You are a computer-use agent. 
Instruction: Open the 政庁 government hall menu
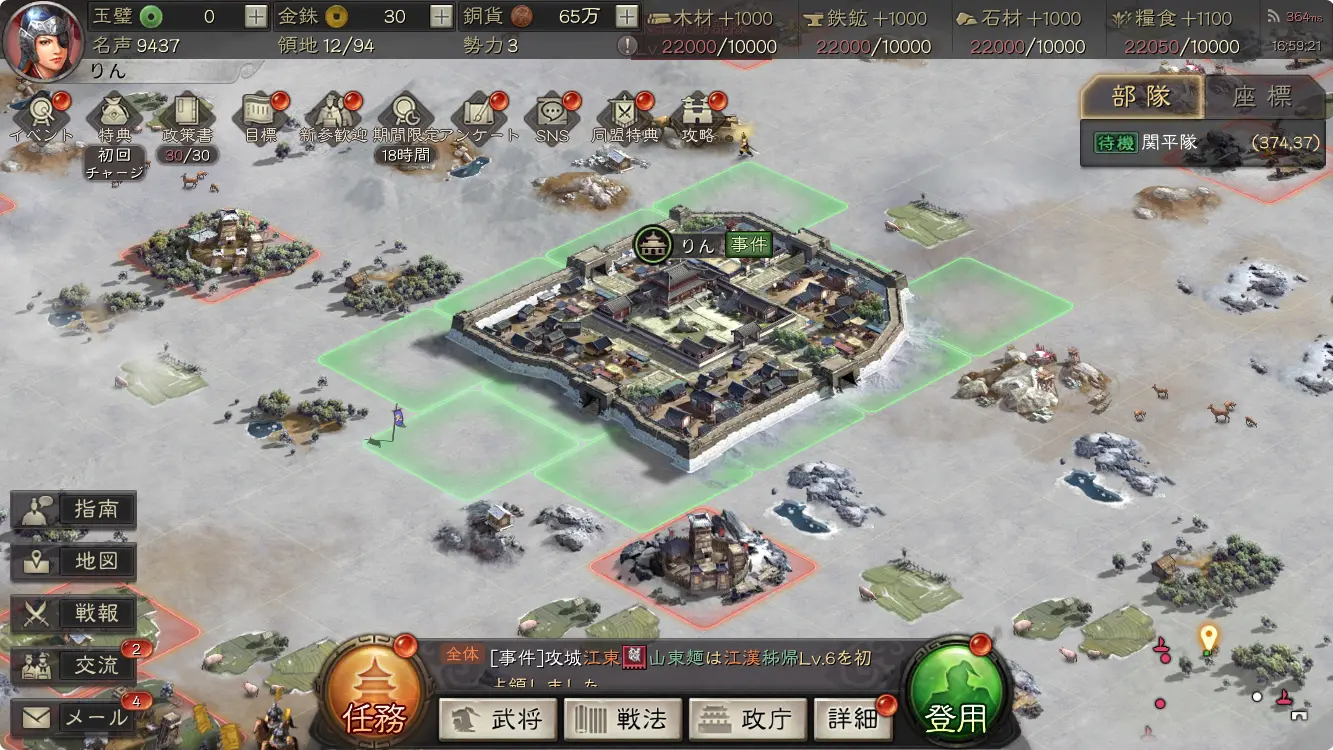(x=747, y=719)
